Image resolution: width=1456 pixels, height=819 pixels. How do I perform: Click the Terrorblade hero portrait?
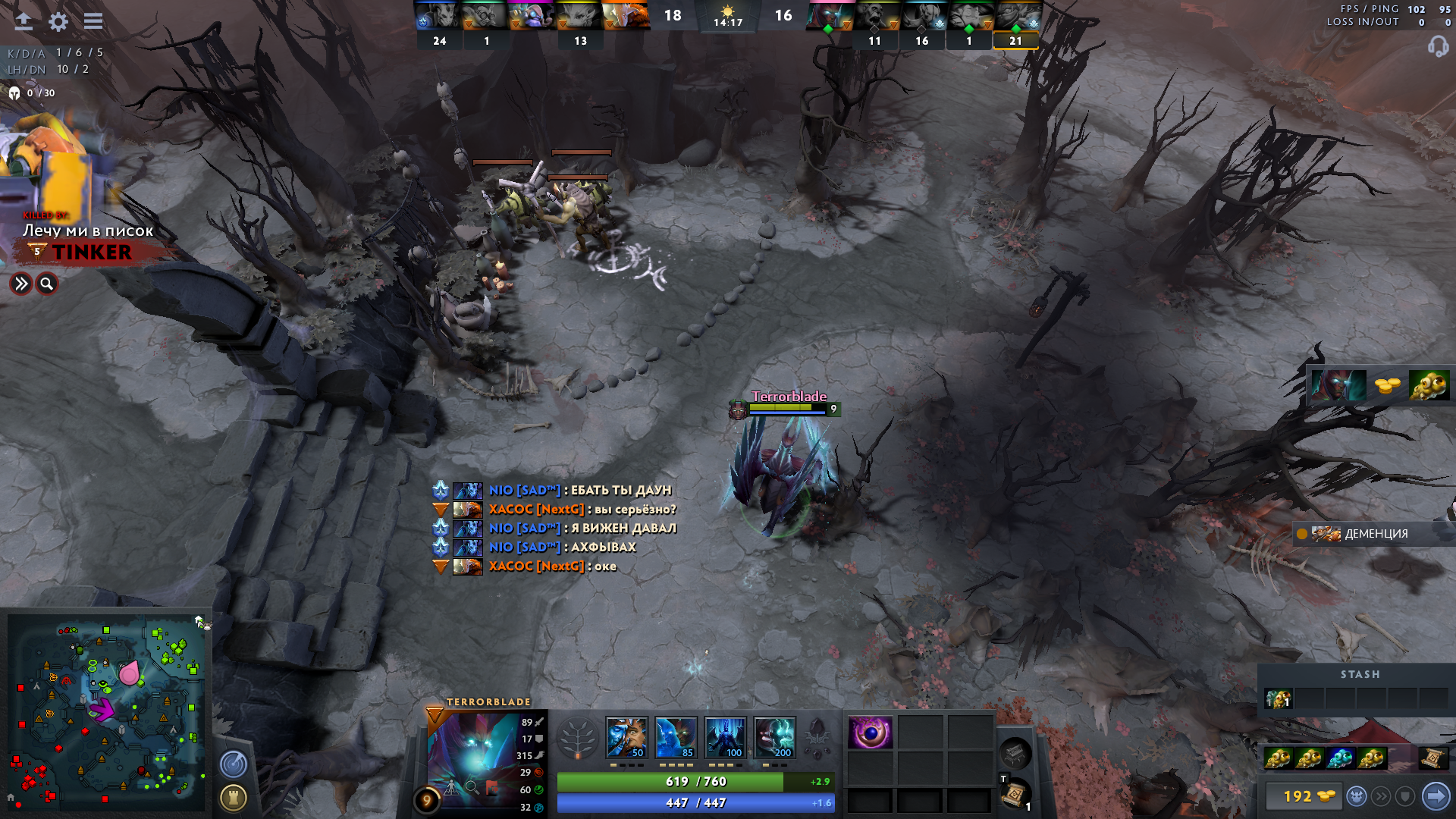(476, 755)
